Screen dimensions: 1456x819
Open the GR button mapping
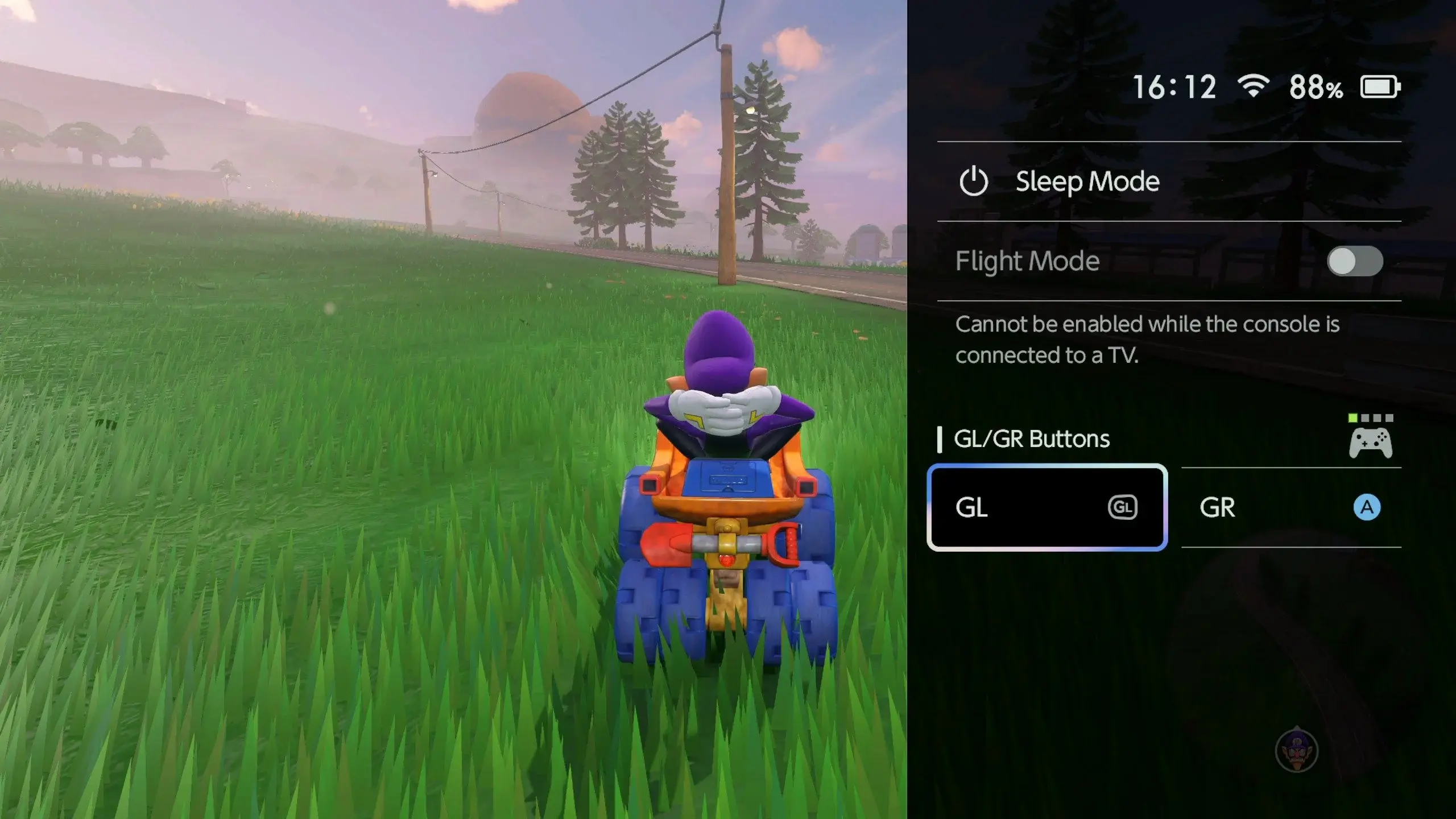coord(1291,507)
